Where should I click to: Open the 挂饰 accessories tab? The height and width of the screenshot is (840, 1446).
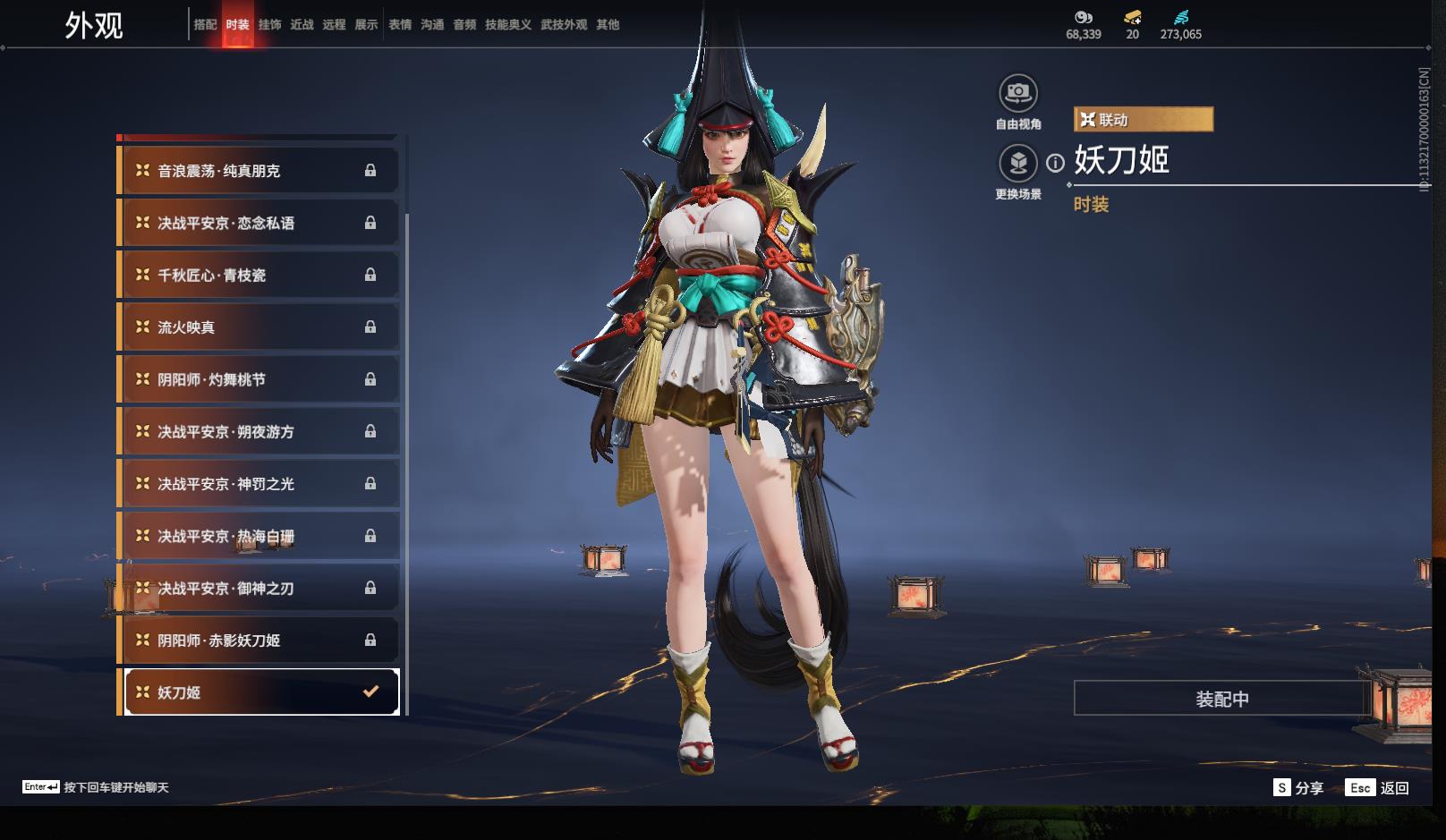pos(269,25)
